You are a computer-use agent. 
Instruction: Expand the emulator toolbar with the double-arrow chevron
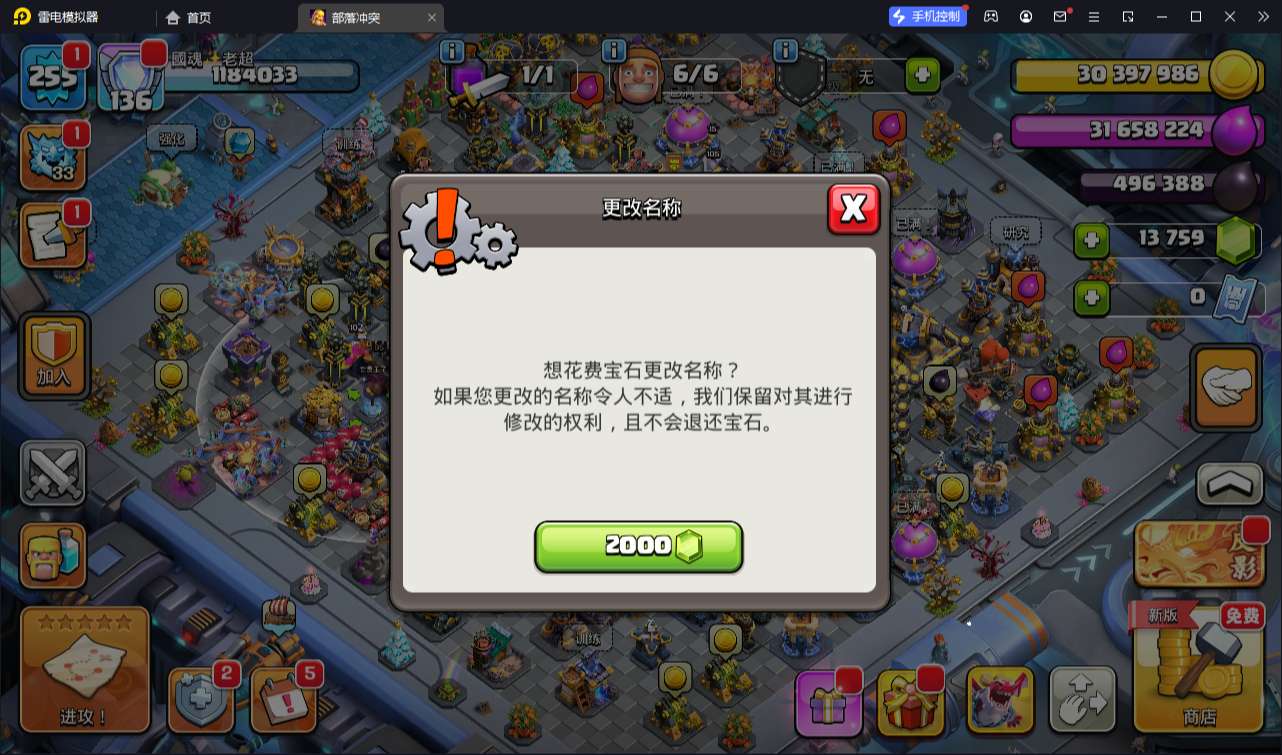[1264, 16]
